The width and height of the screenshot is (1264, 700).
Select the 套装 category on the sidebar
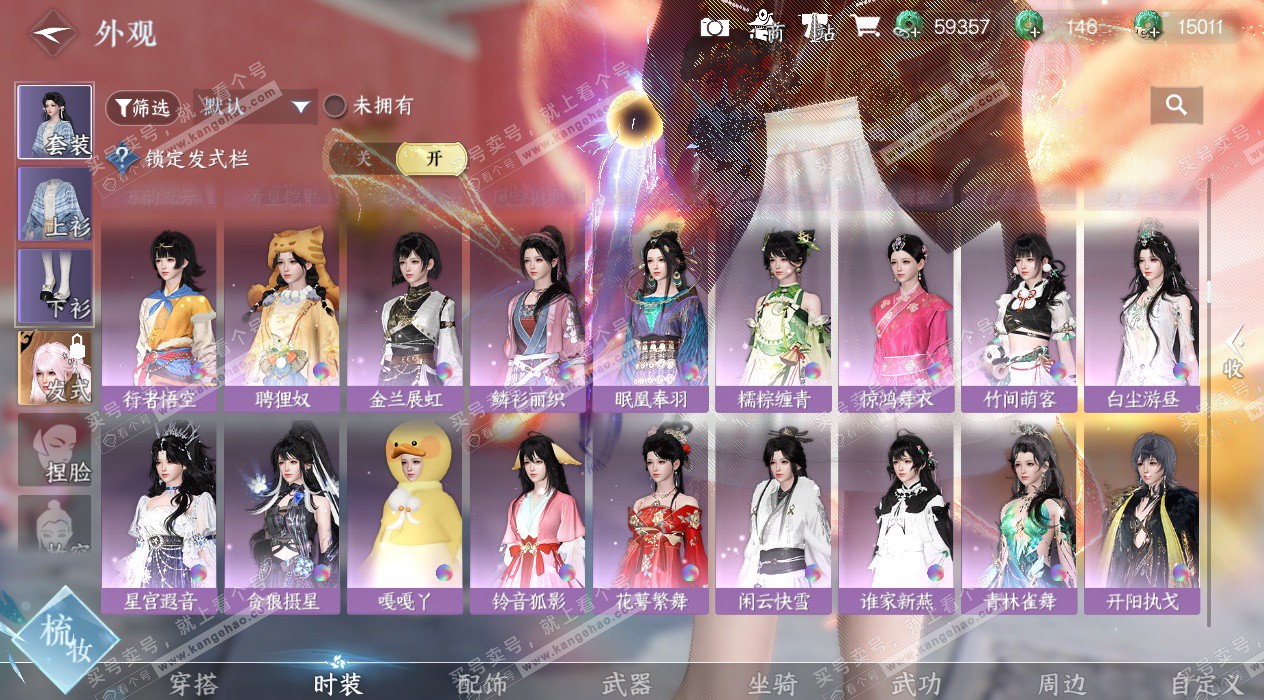pos(55,122)
